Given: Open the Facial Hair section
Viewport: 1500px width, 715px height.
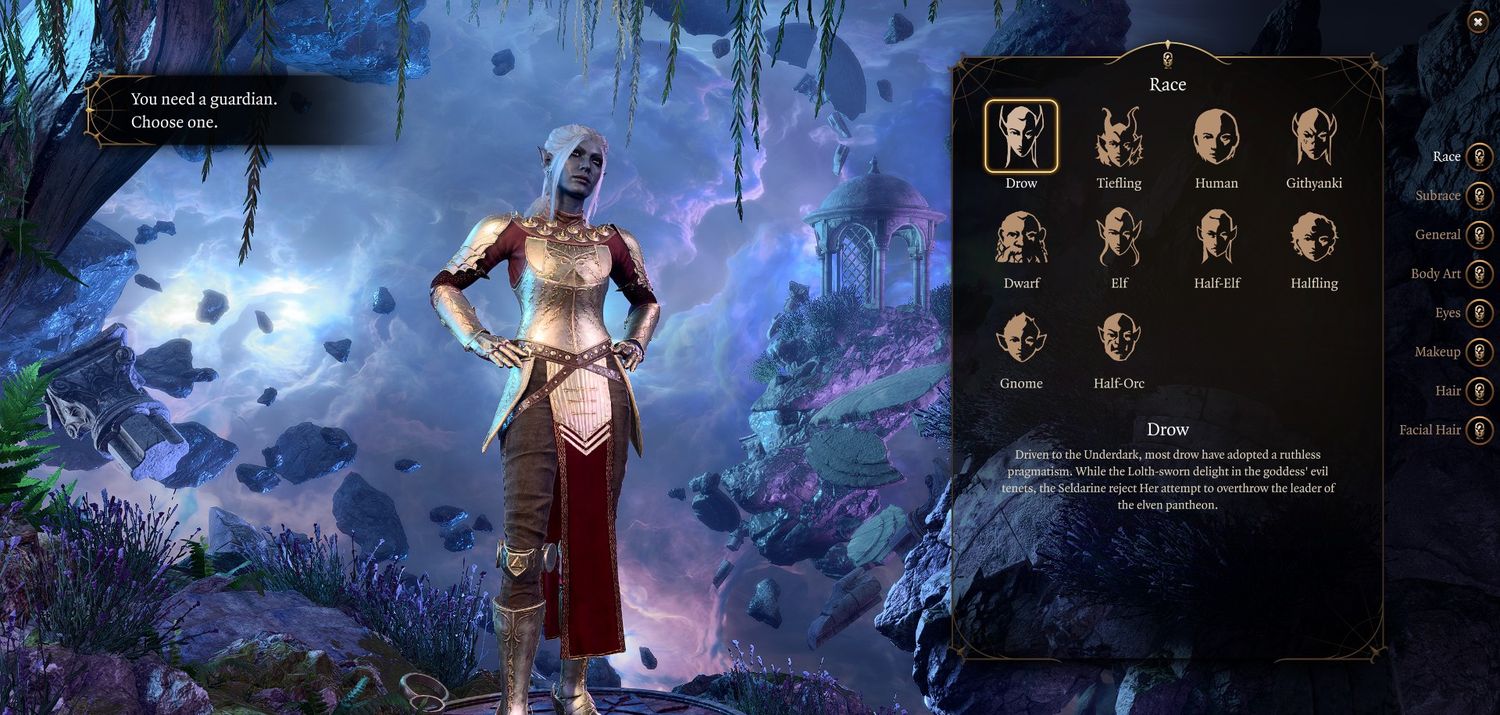Looking at the screenshot, I should point(1479,430).
